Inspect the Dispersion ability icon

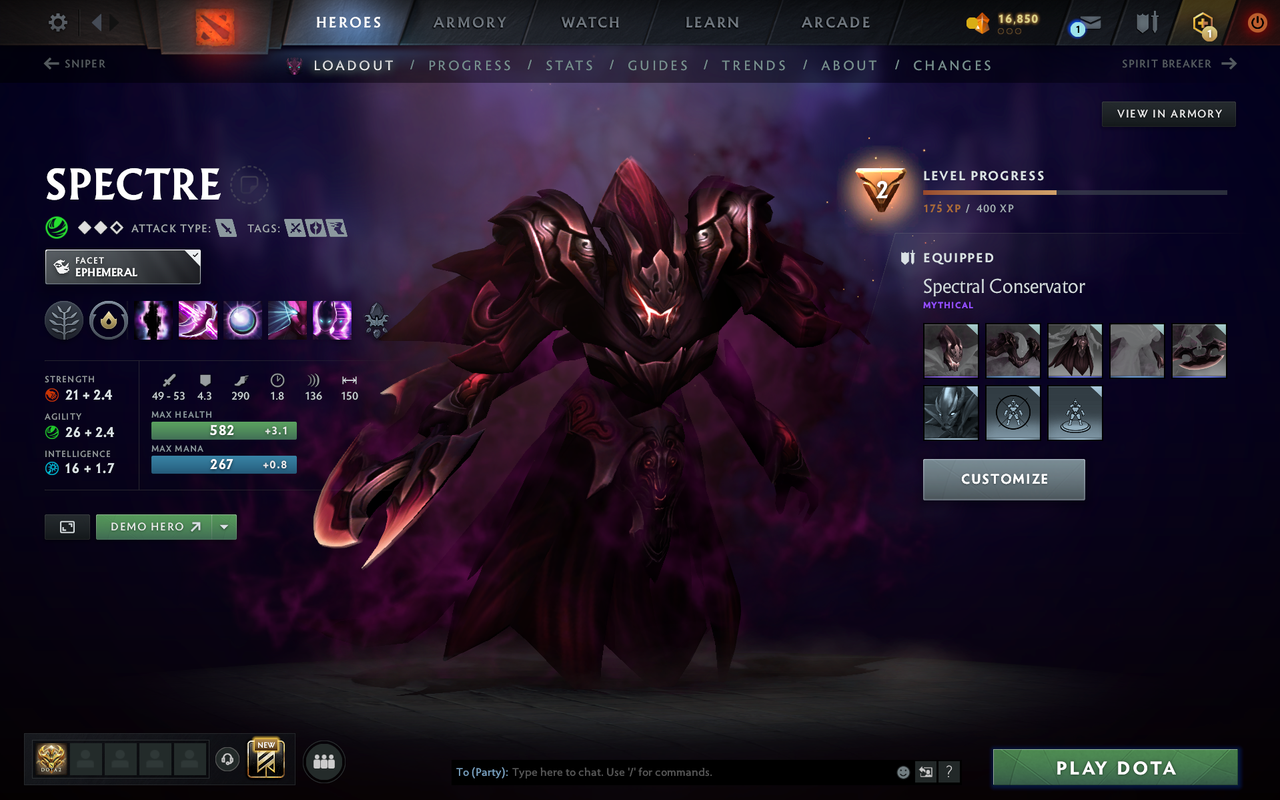[242, 320]
